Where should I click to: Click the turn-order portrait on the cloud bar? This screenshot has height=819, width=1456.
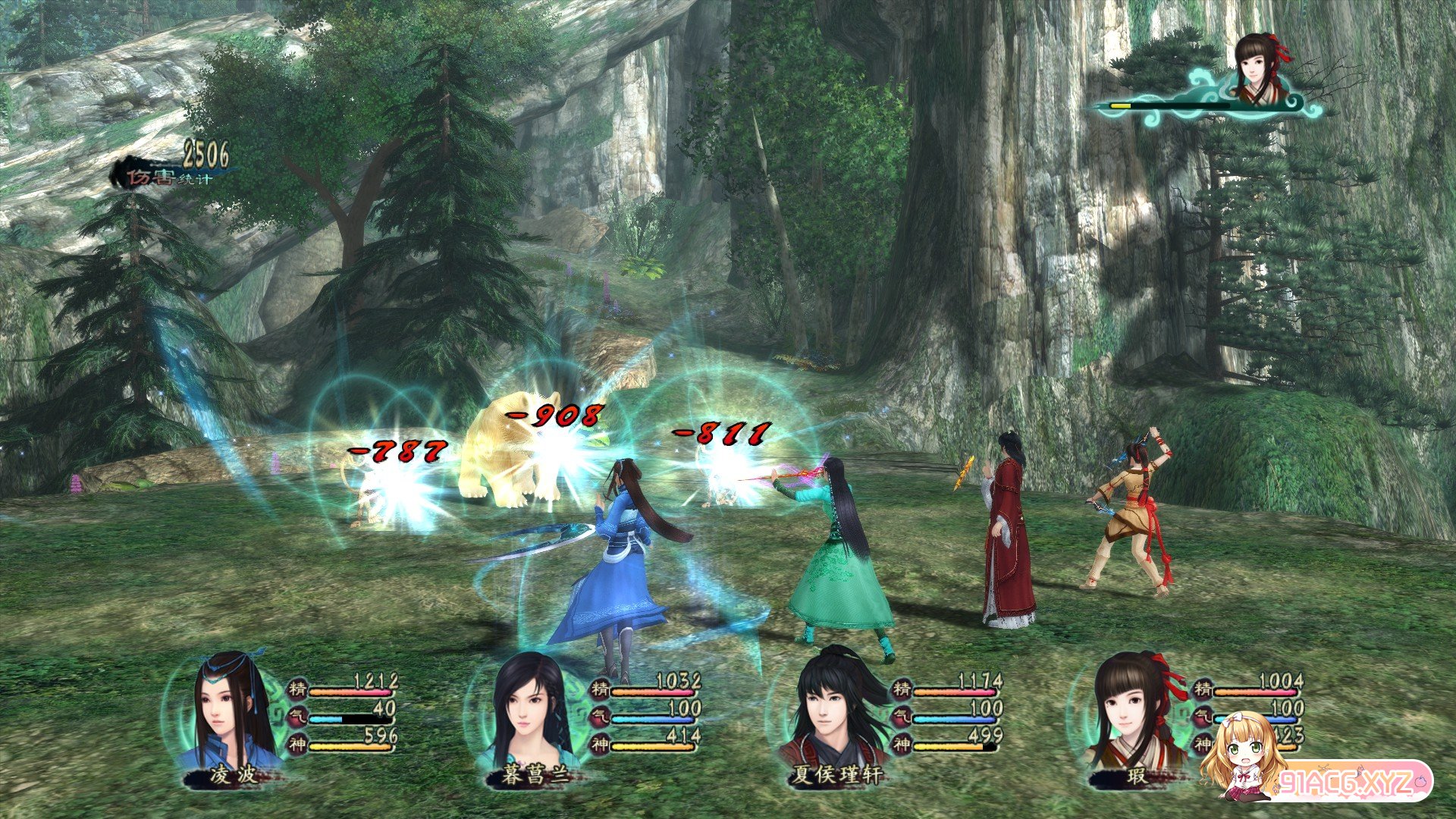[x=1260, y=70]
